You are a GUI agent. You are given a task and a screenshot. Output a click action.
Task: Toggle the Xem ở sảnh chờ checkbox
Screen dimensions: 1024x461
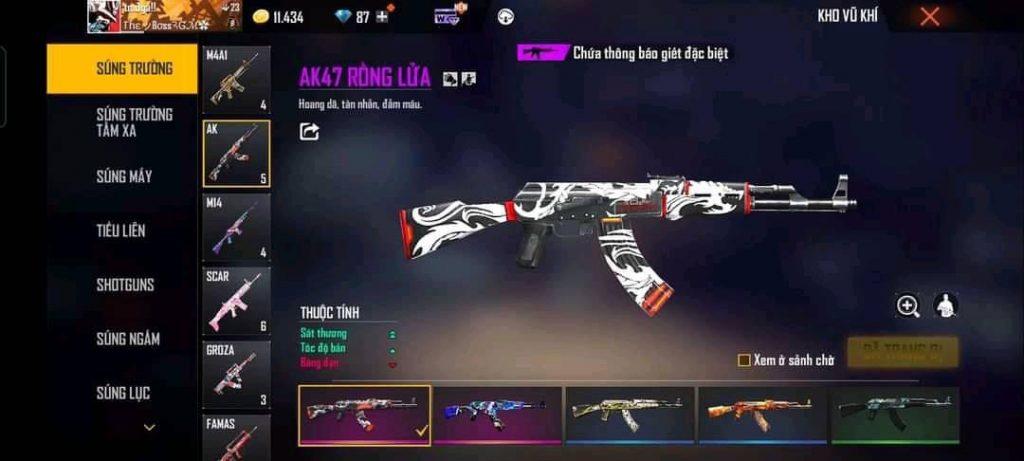(x=743, y=360)
